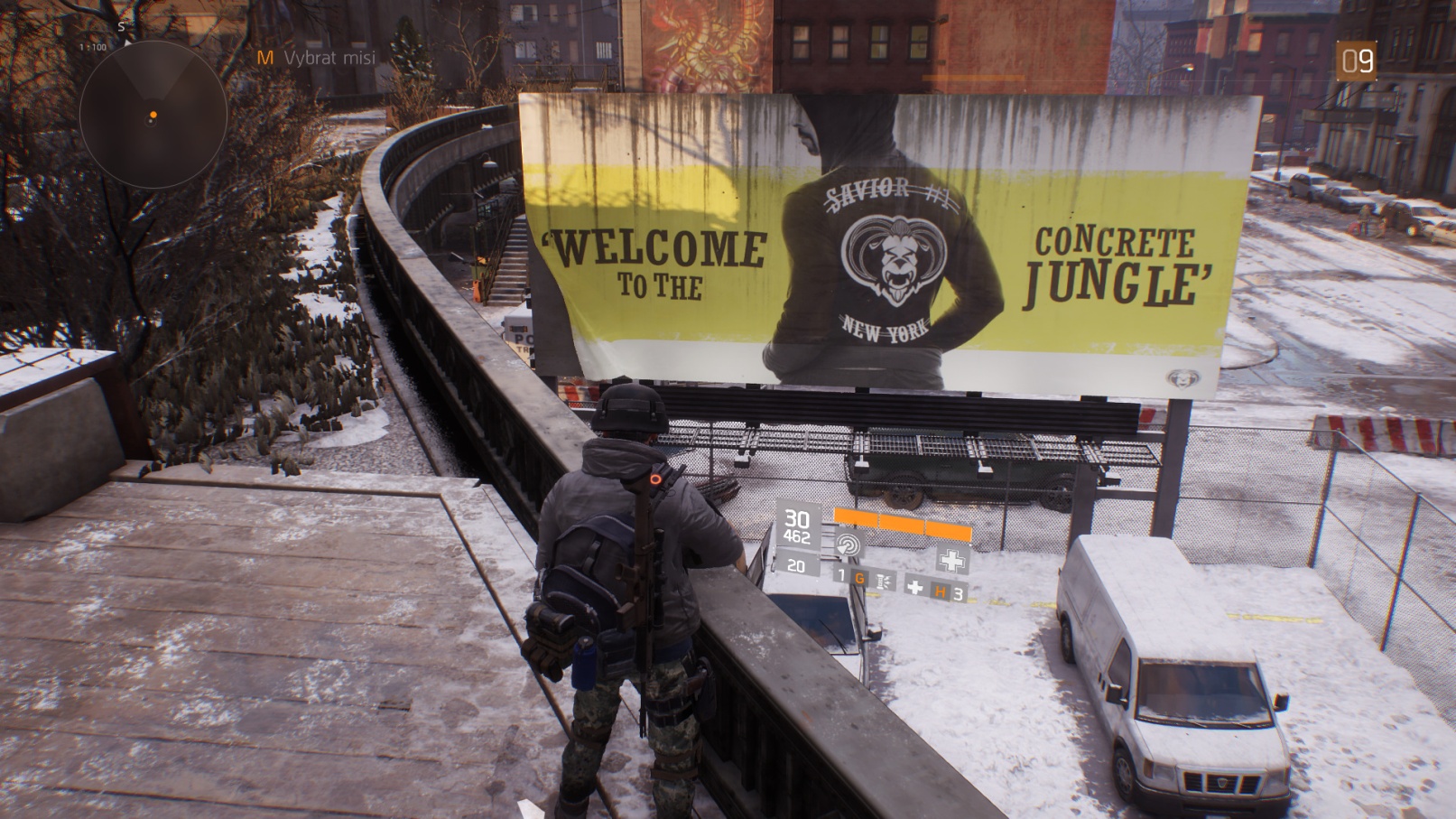
Task: Use the First Aid skill cross icon
Action: pos(951,560)
